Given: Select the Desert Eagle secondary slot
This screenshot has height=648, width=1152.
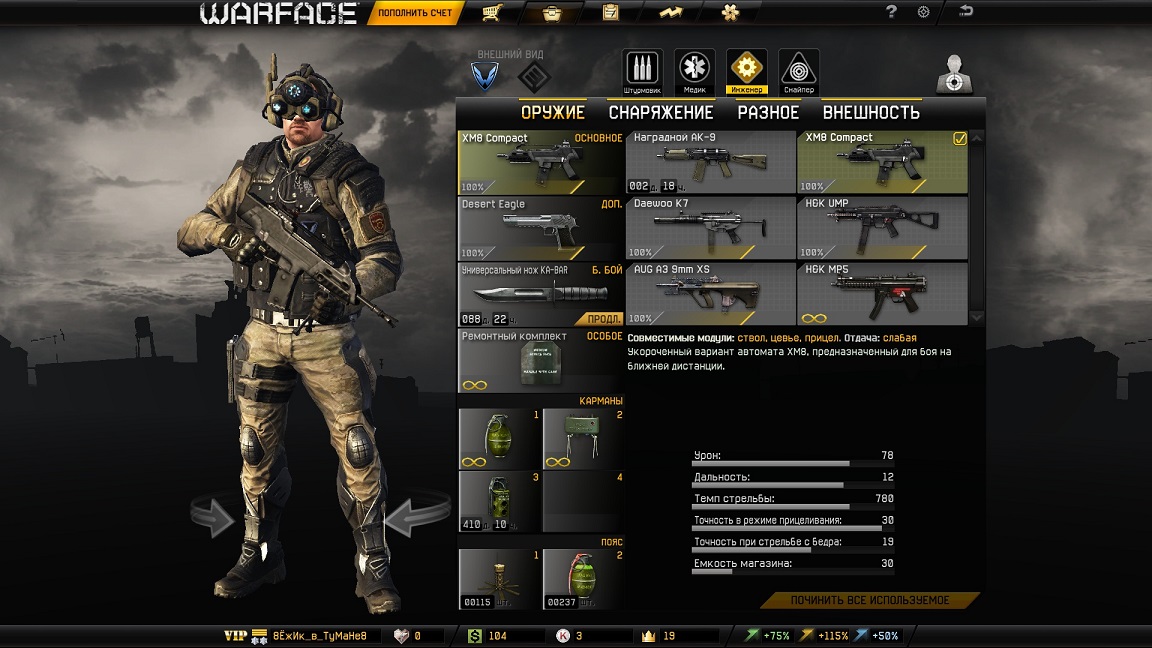Looking at the screenshot, I should [x=541, y=229].
